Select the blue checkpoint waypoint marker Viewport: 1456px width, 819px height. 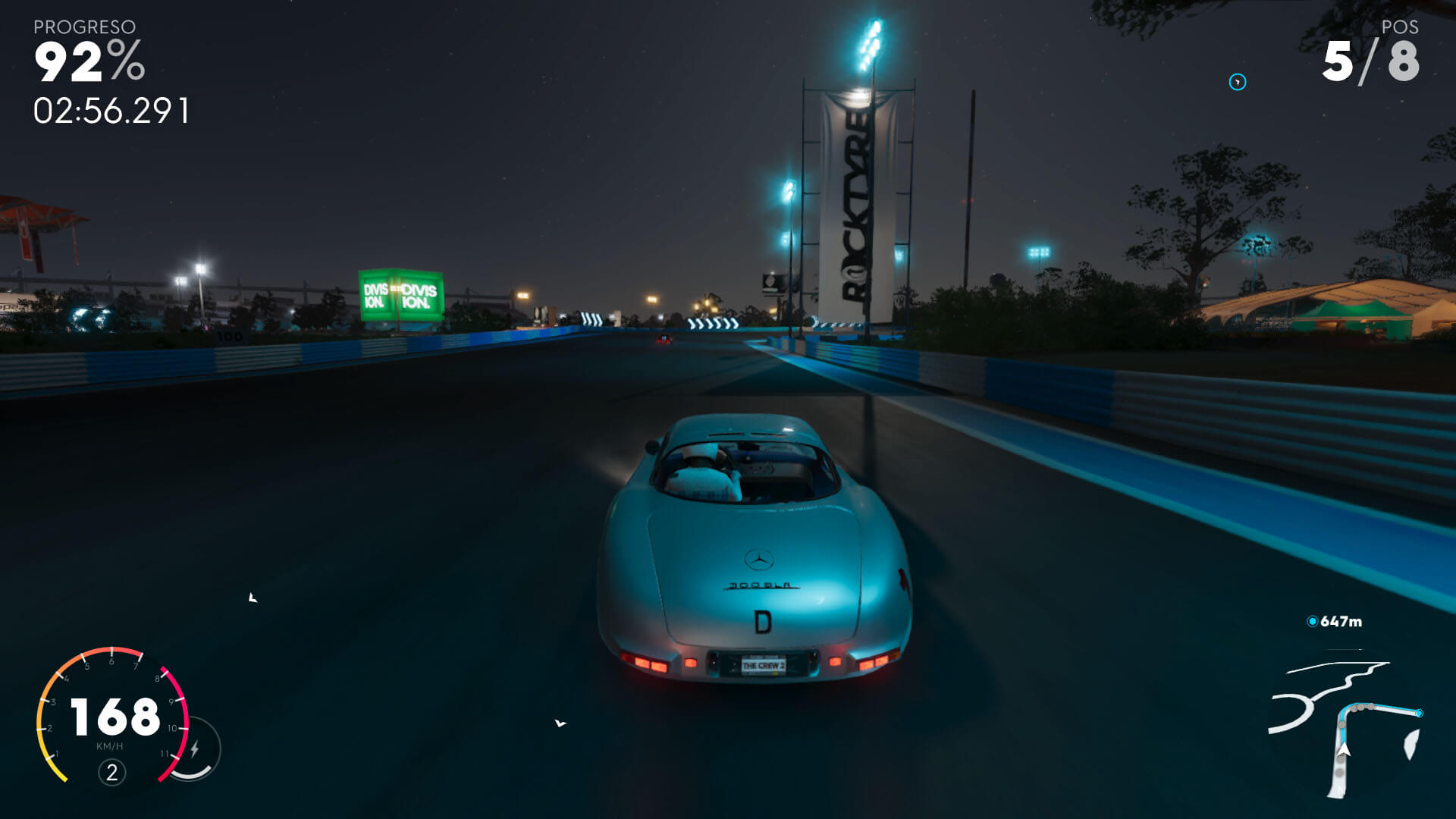(x=1237, y=82)
